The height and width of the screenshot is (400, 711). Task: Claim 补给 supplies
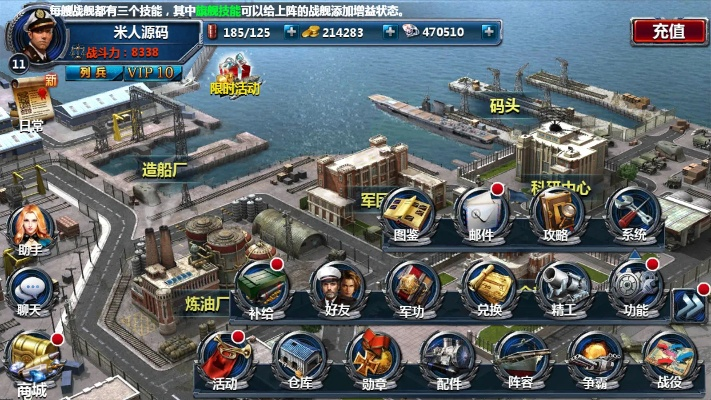[x=260, y=288]
